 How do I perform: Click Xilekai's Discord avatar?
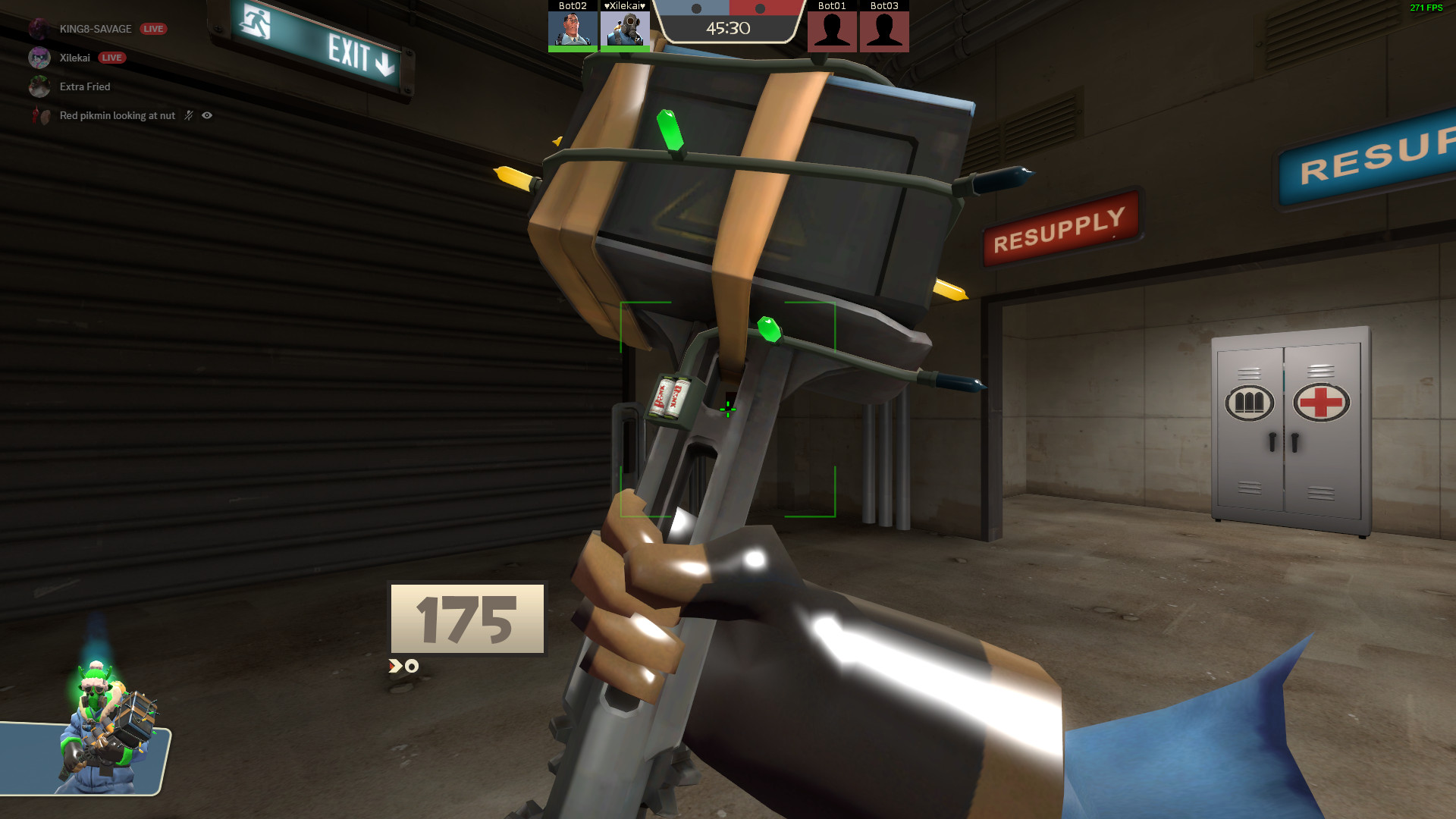click(x=38, y=58)
